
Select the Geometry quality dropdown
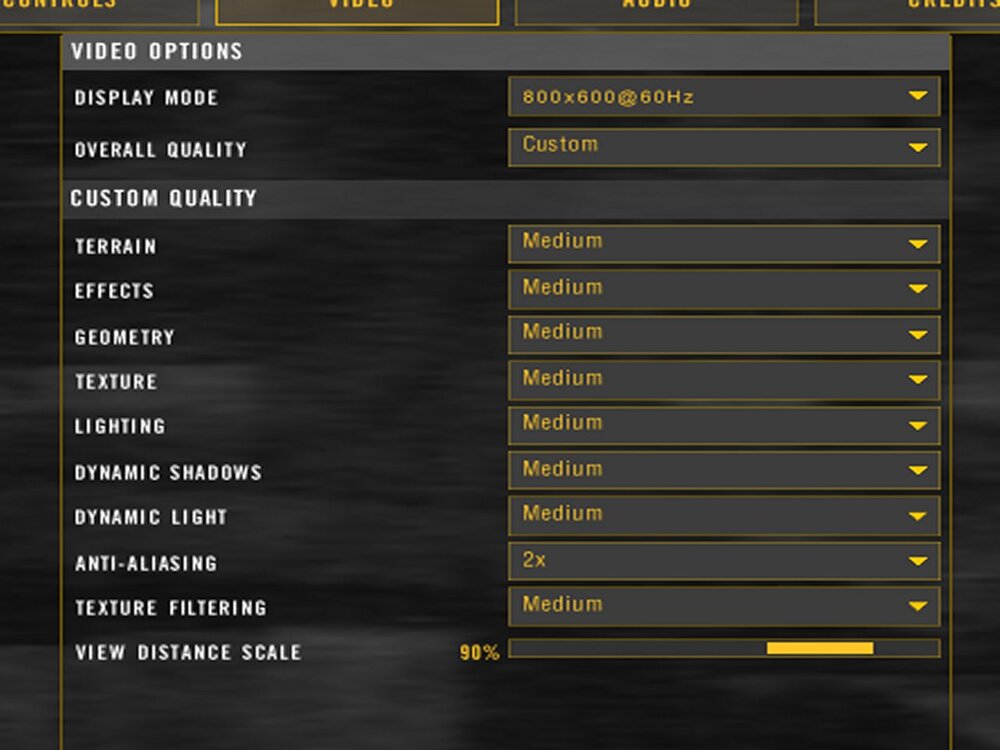coord(724,335)
